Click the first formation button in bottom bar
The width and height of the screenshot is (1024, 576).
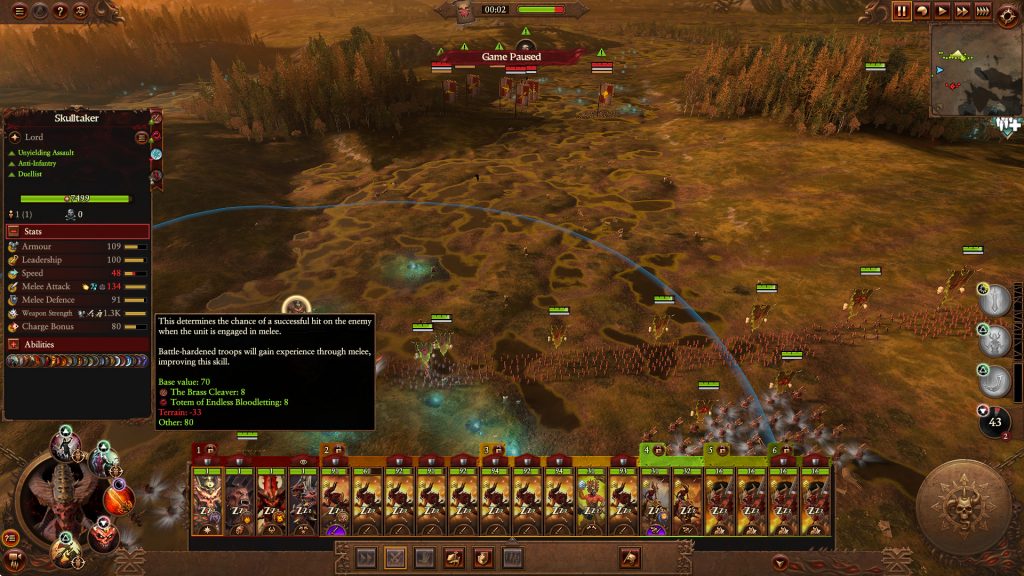click(366, 558)
